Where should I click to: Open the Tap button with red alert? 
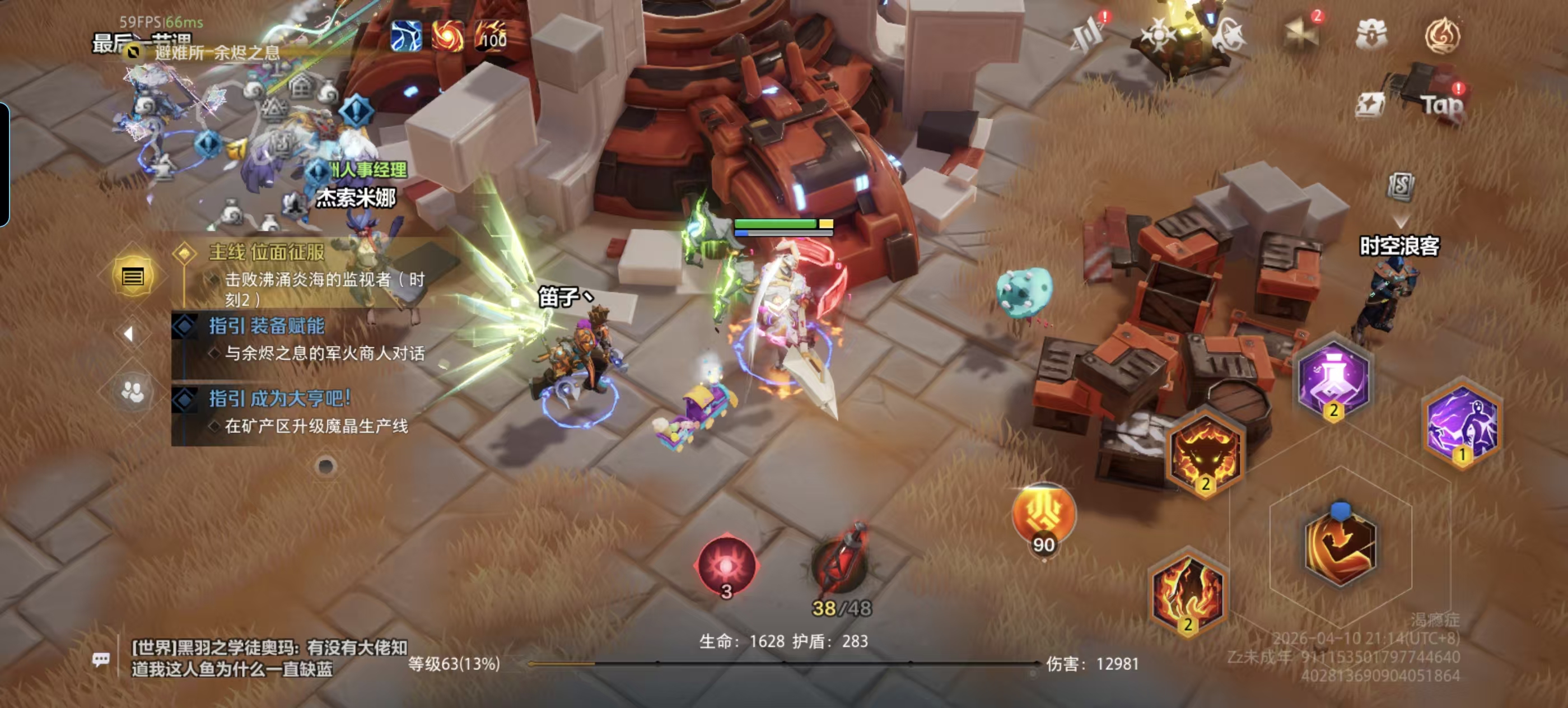(1441, 105)
